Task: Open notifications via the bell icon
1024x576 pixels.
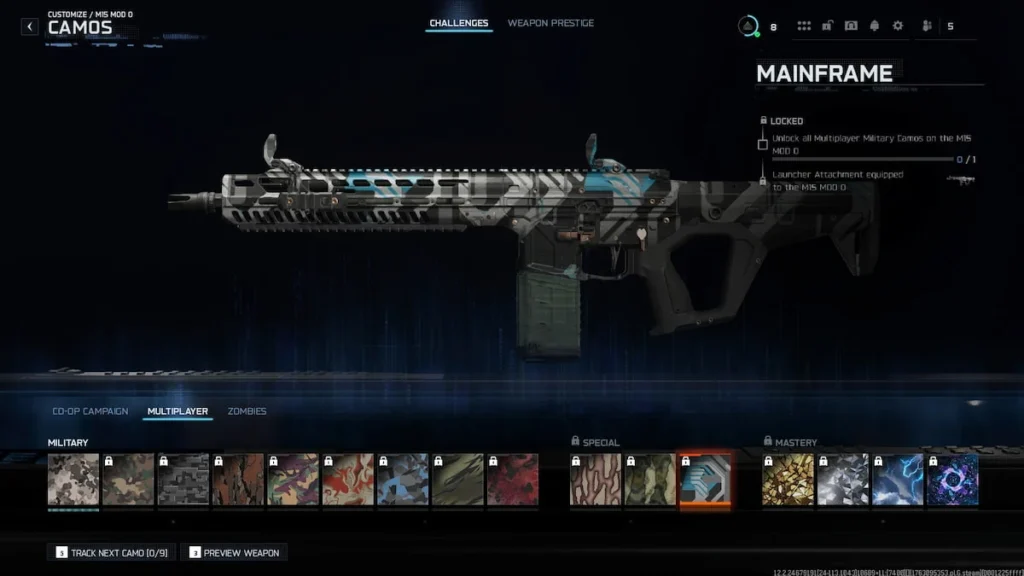Action: 874,26
